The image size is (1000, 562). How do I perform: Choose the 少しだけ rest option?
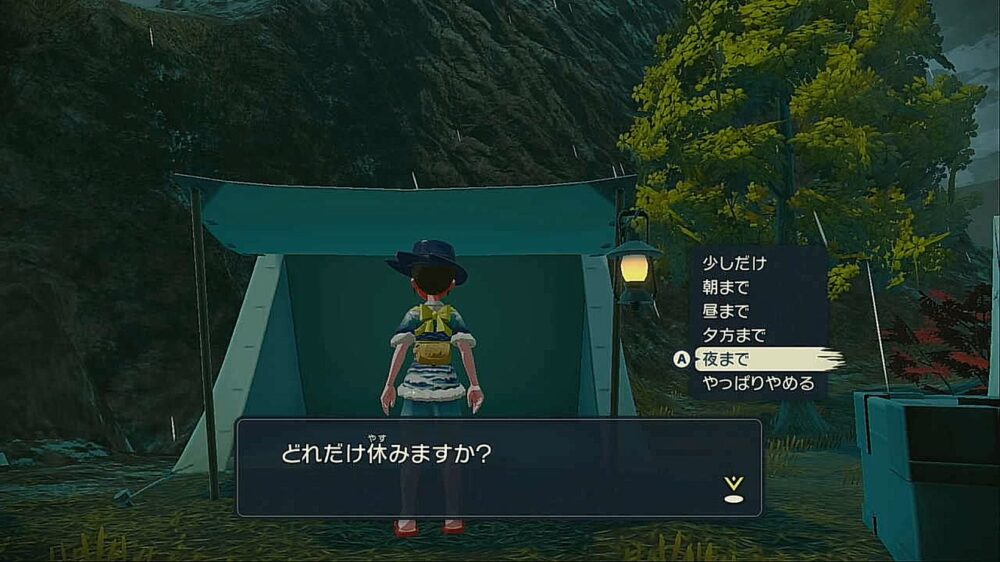pos(734,263)
